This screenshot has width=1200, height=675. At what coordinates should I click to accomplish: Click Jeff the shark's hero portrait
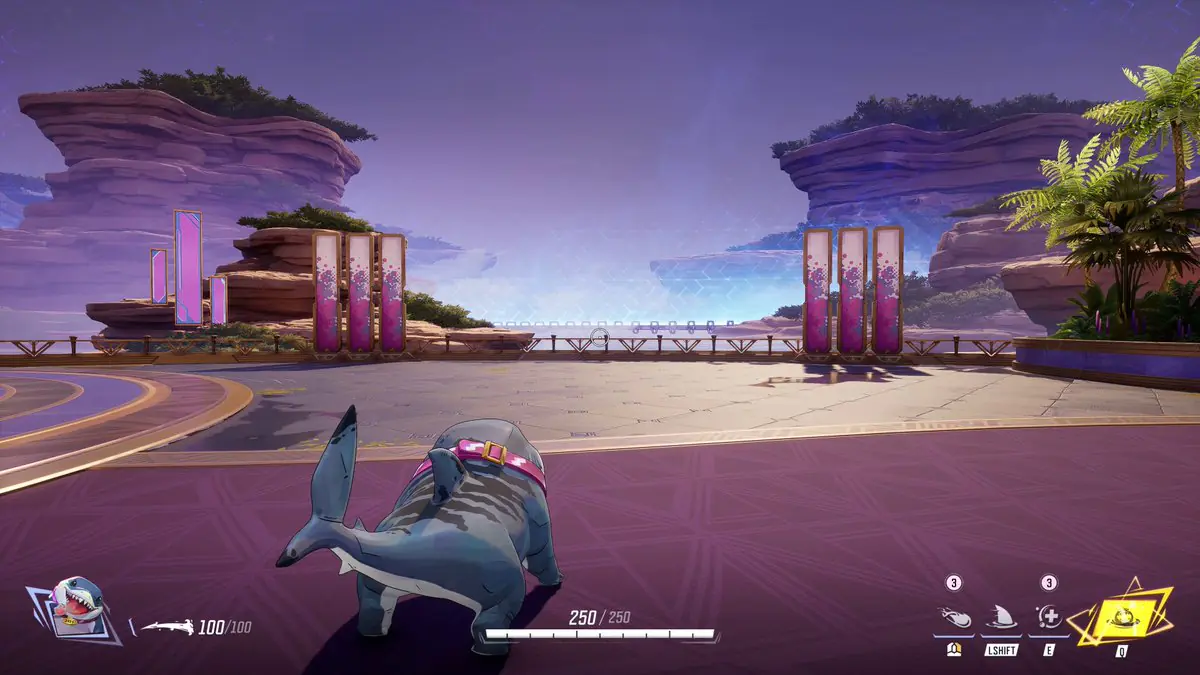pos(76,606)
